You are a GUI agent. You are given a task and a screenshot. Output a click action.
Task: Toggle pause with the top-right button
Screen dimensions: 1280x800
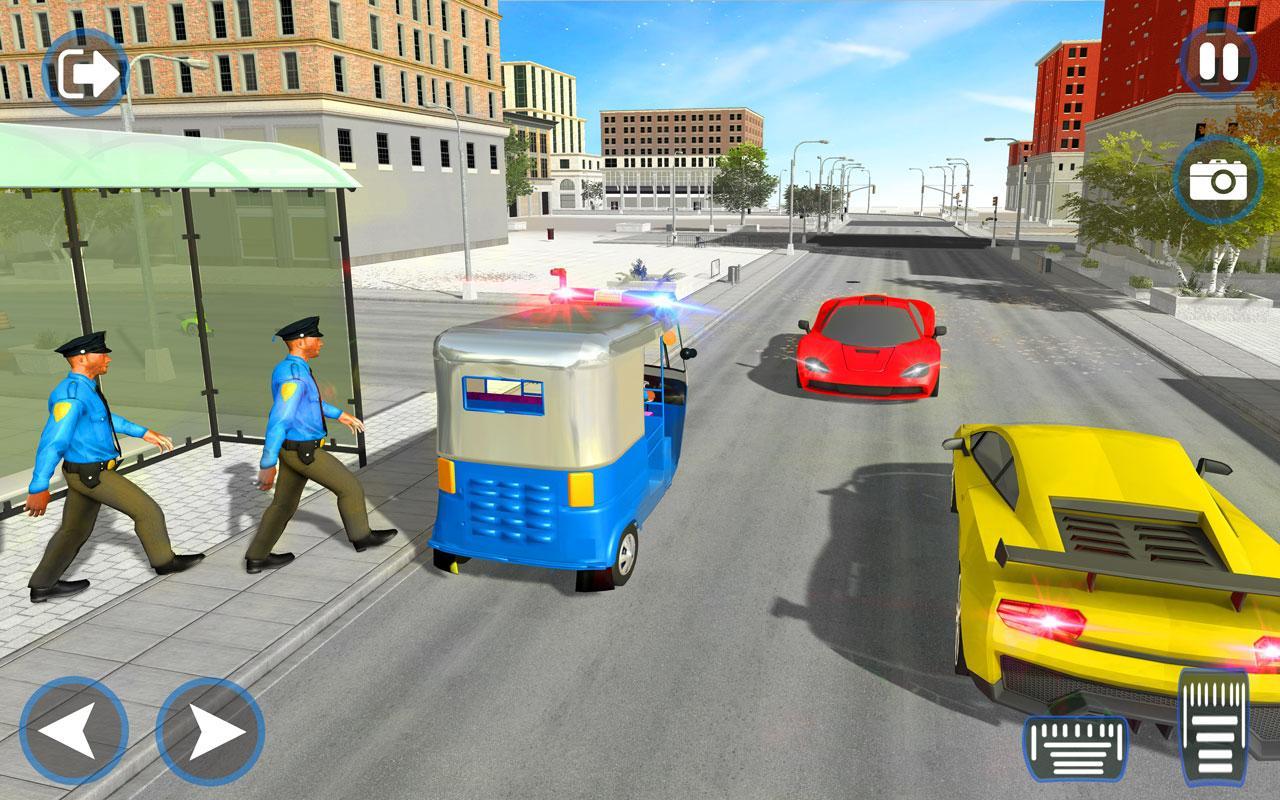click(1218, 62)
